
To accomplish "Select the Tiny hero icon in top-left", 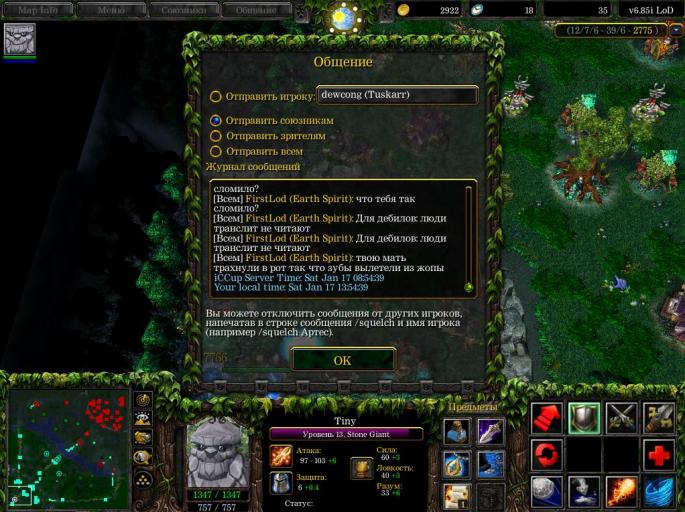I will [19, 39].
